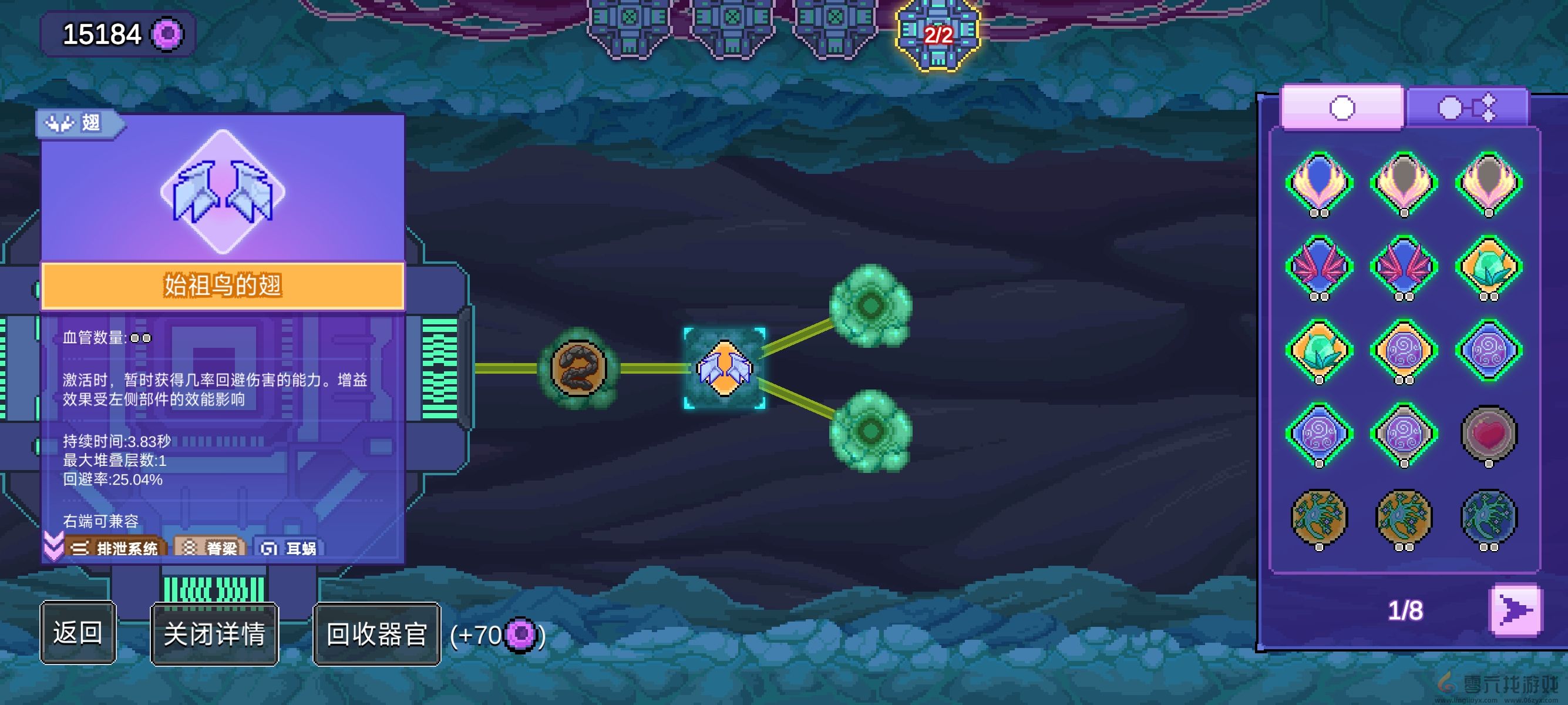Open the connected-nodes organ tab
The width and height of the screenshot is (1568, 705).
1466,108
